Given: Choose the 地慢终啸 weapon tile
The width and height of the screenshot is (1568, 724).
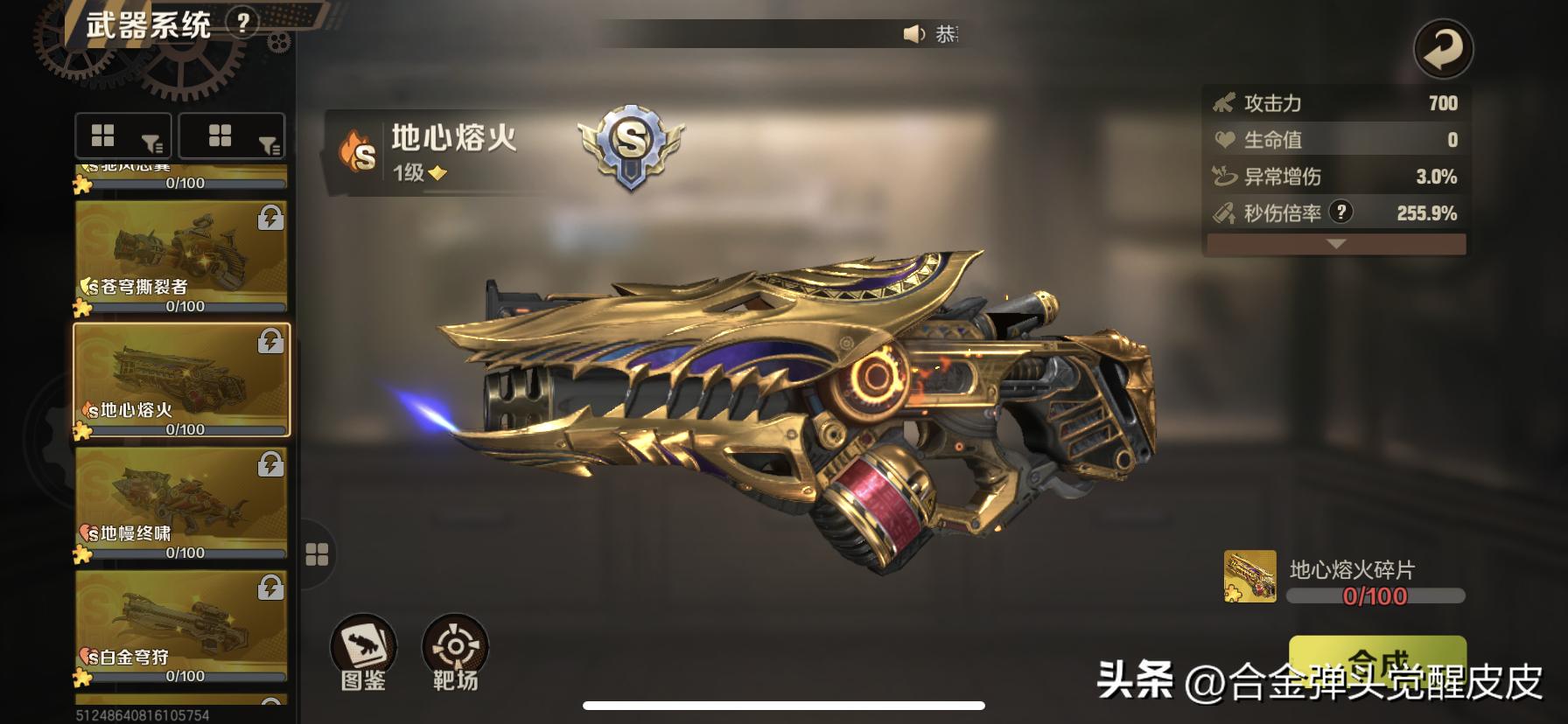Looking at the screenshot, I should tap(181, 502).
